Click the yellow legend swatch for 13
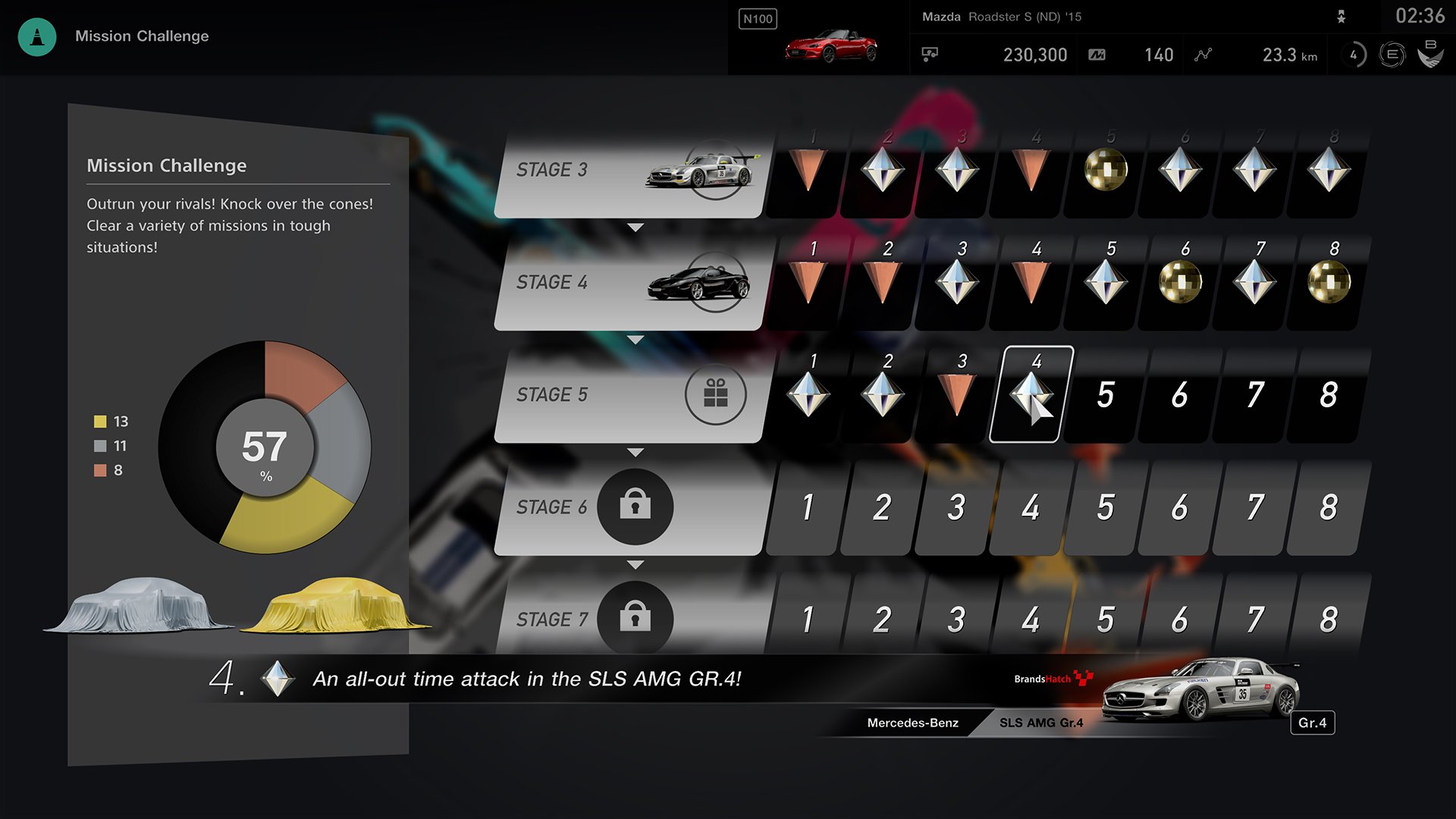Viewport: 1456px width, 819px height. coord(99,422)
